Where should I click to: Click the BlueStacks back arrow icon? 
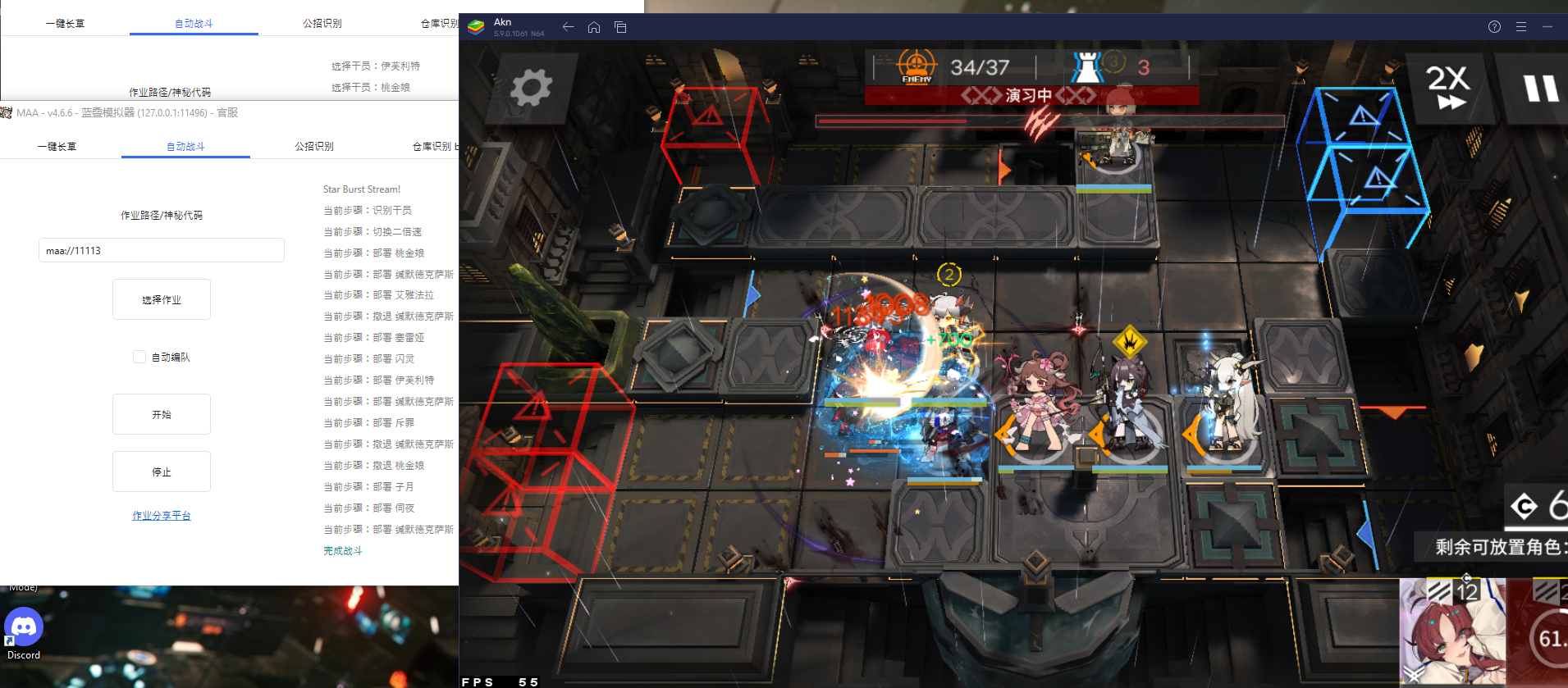coord(568,26)
